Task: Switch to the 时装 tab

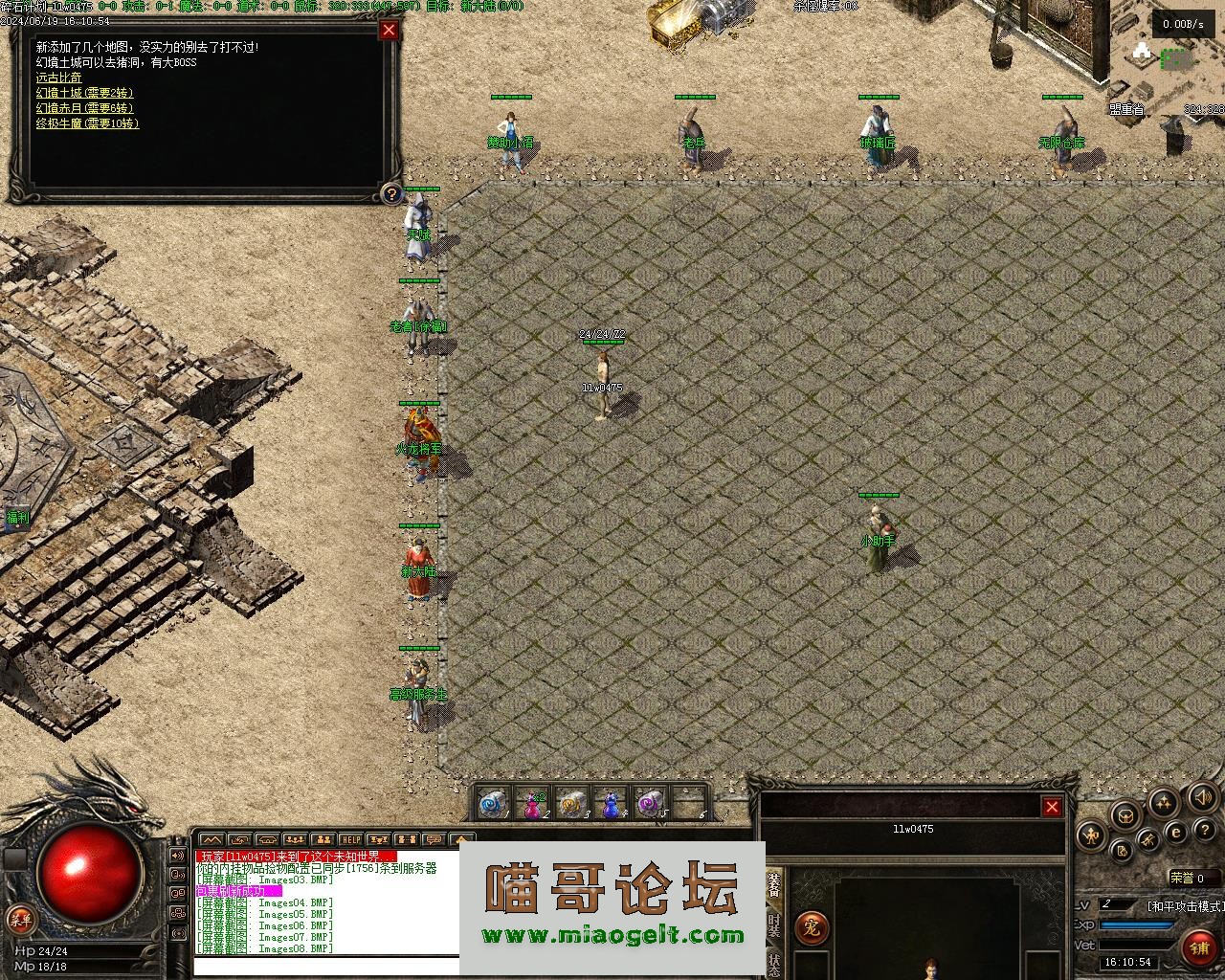Action: coord(774,924)
